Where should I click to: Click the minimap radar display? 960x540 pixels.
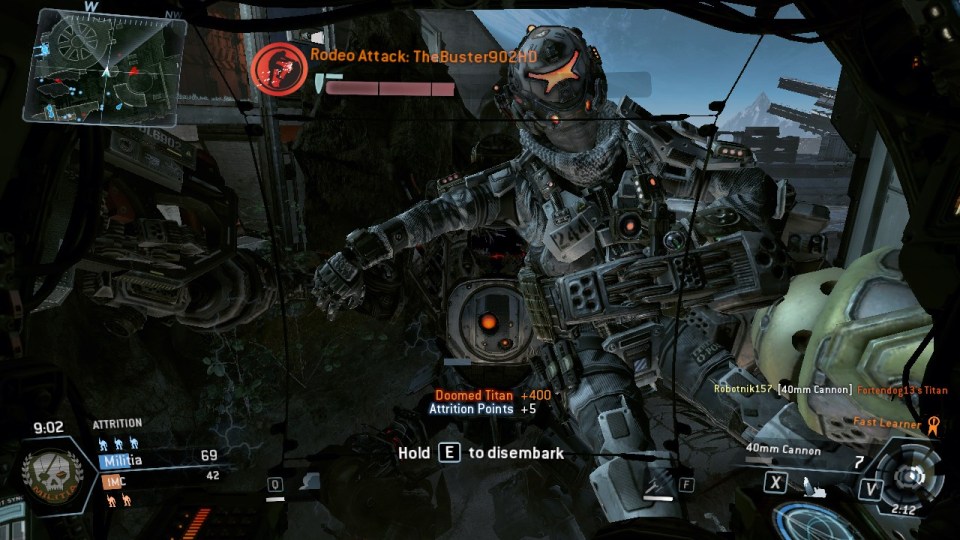click(x=108, y=65)
